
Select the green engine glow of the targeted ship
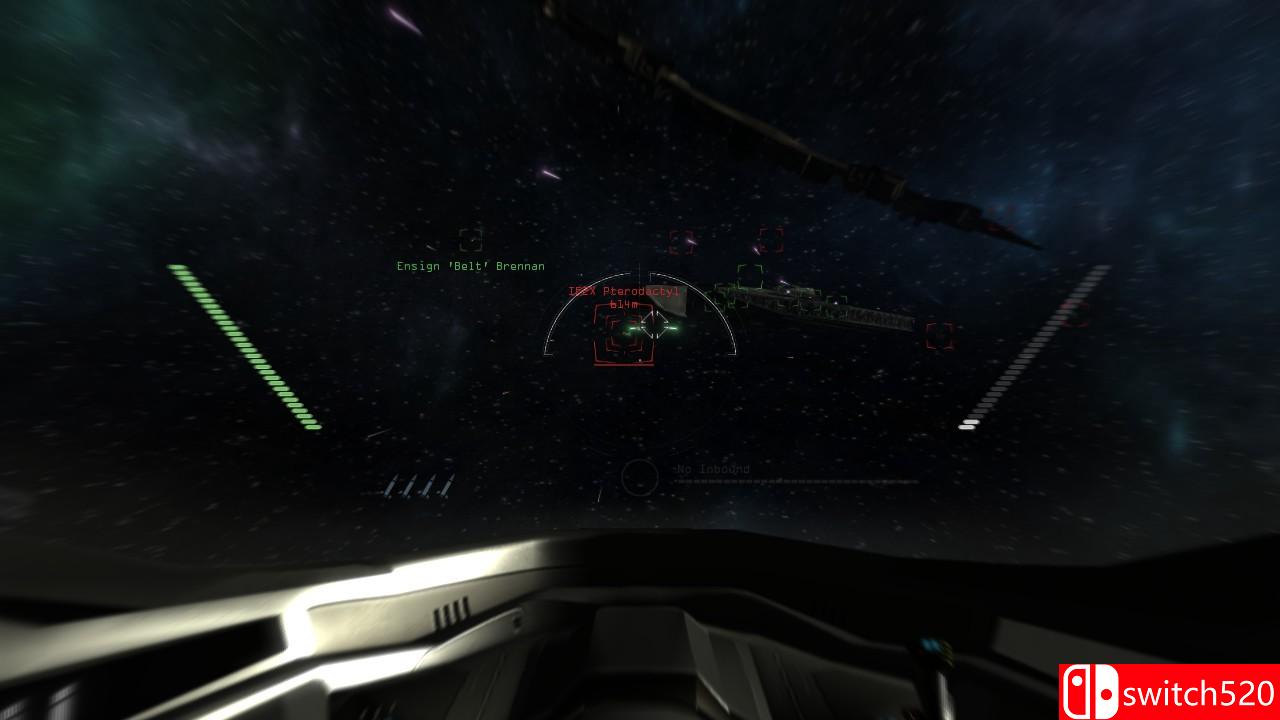[673, 326]
